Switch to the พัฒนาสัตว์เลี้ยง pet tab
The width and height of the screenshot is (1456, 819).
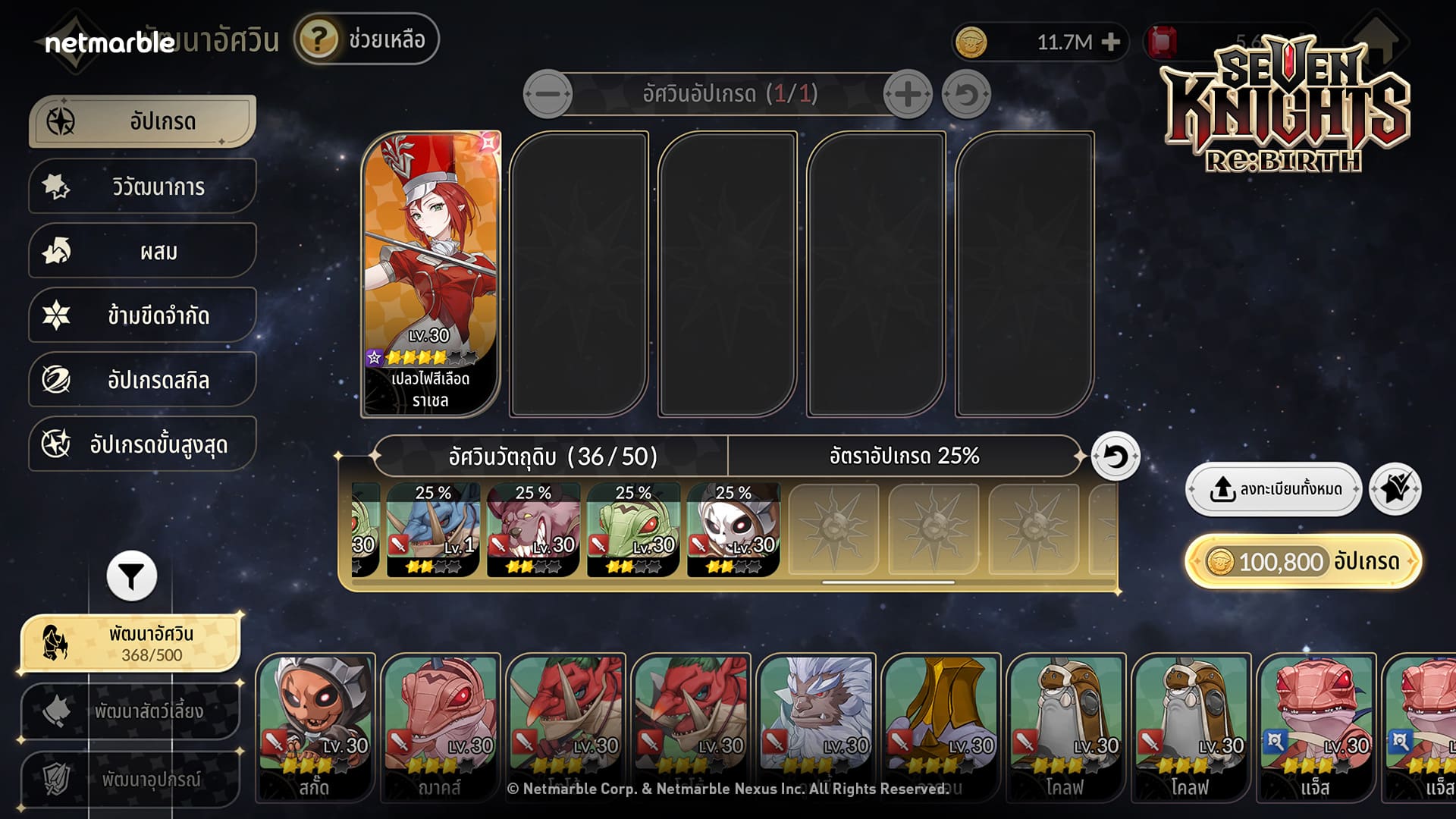click(130, 711)
